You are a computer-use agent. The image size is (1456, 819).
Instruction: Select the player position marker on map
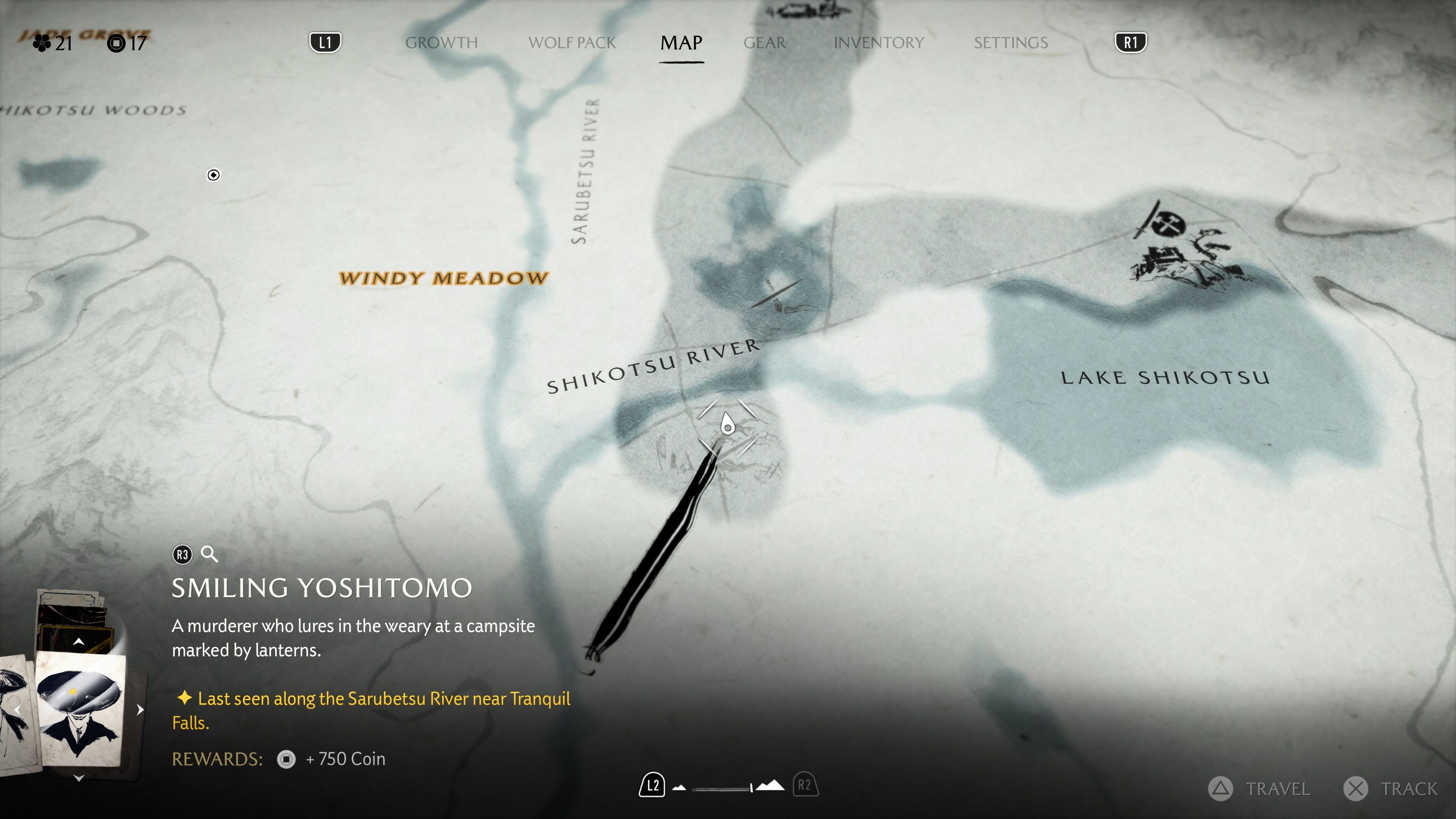728,425
